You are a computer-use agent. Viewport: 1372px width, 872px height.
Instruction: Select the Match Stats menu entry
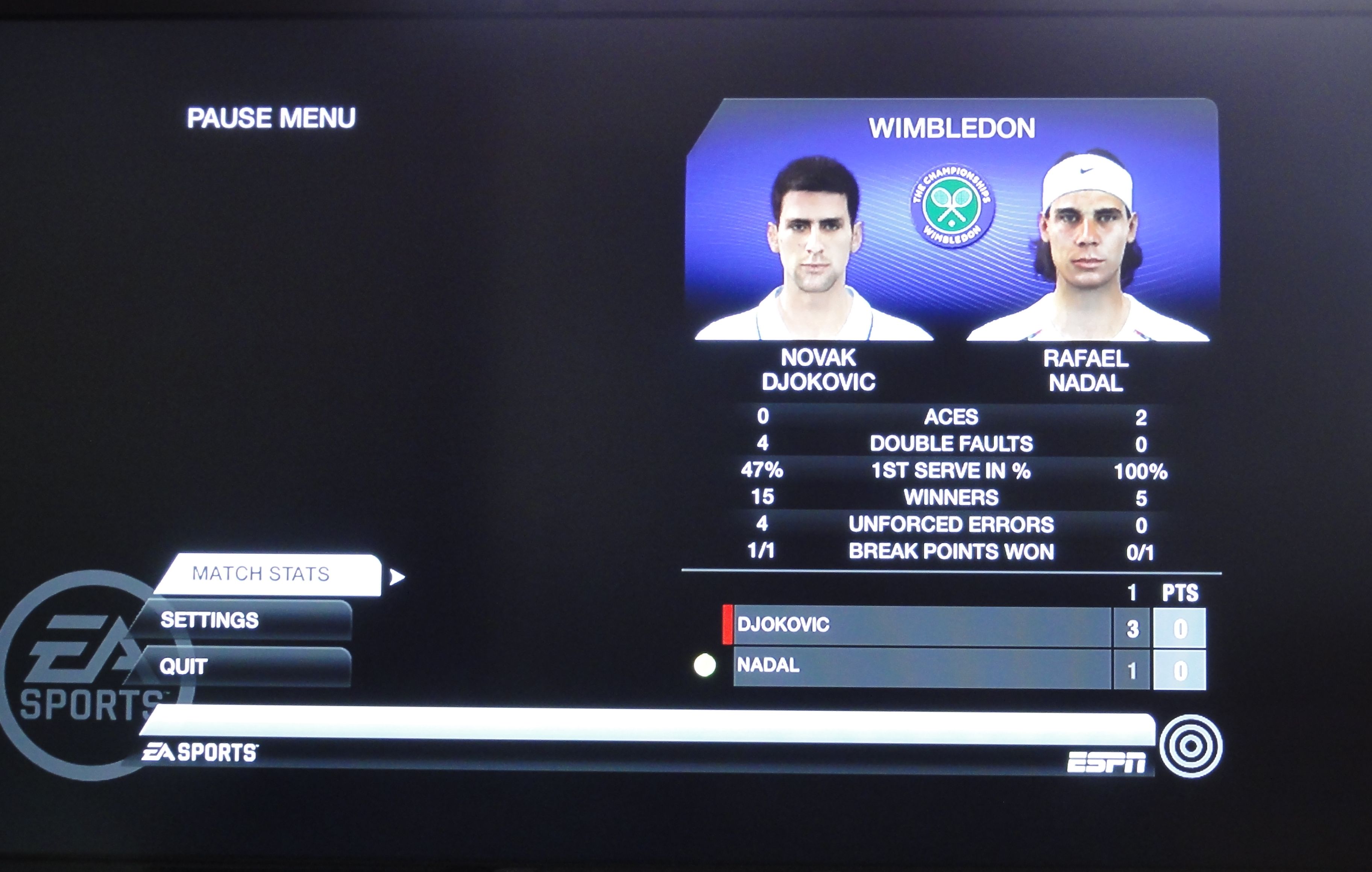pos(268,574)
